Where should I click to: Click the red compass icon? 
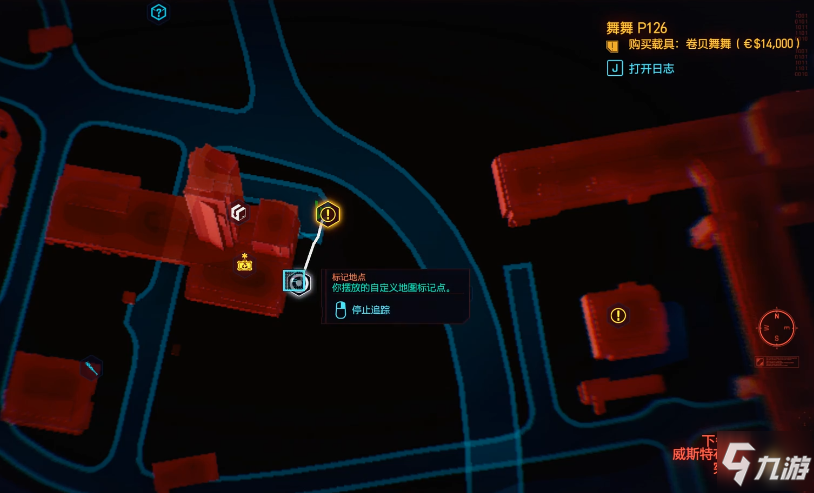click(776, 325)
